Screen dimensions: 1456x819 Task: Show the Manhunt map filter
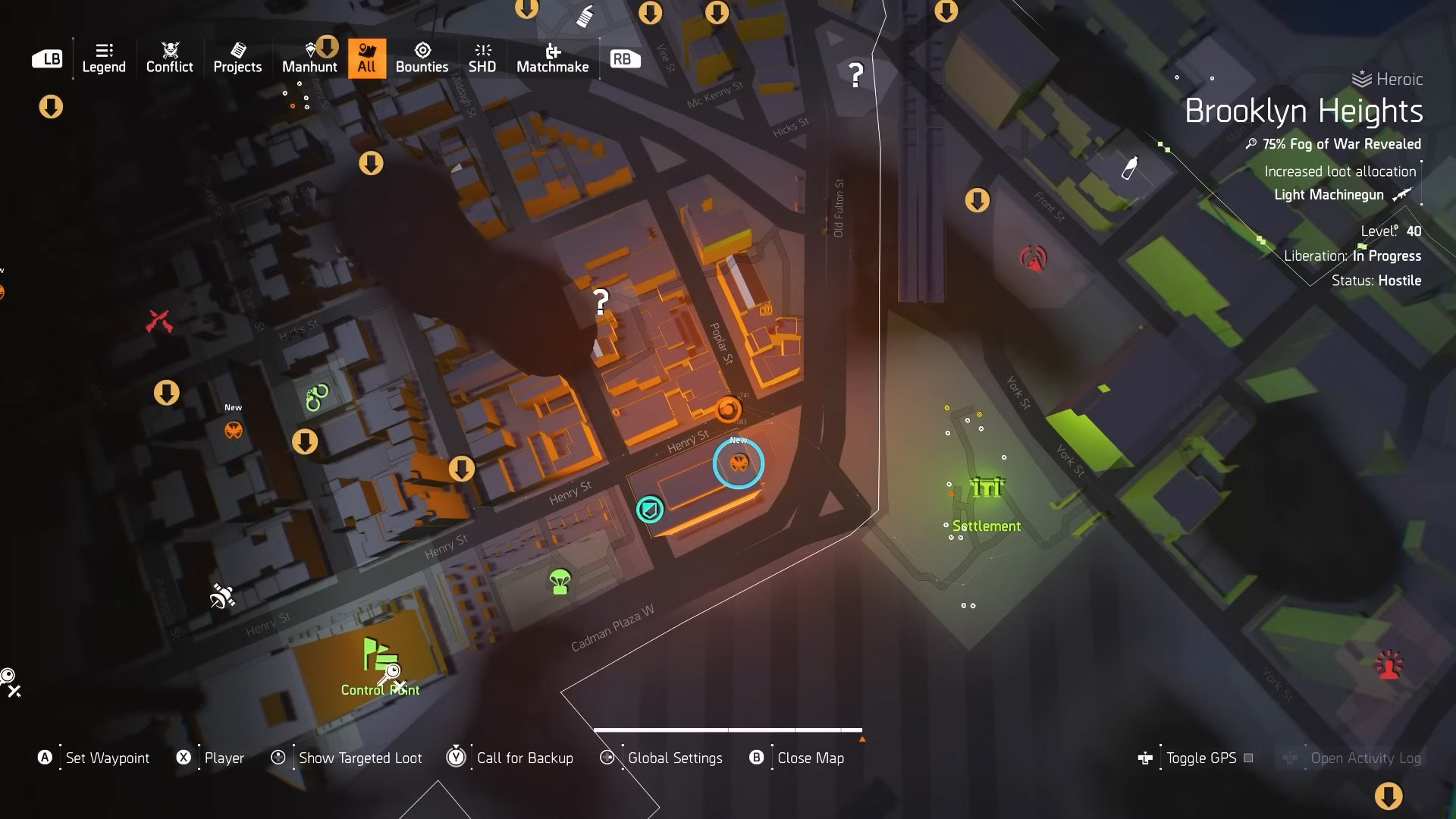pos(309,58)
